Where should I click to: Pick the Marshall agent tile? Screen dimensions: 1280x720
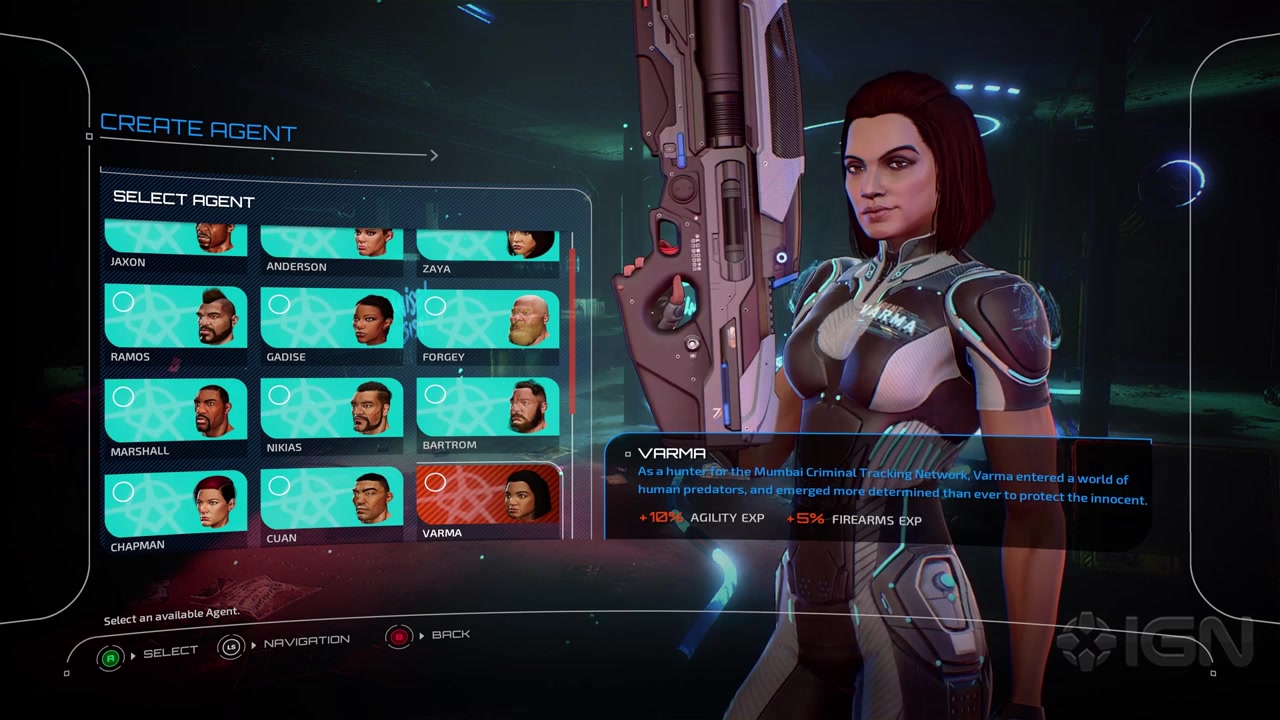coord(176,411)
